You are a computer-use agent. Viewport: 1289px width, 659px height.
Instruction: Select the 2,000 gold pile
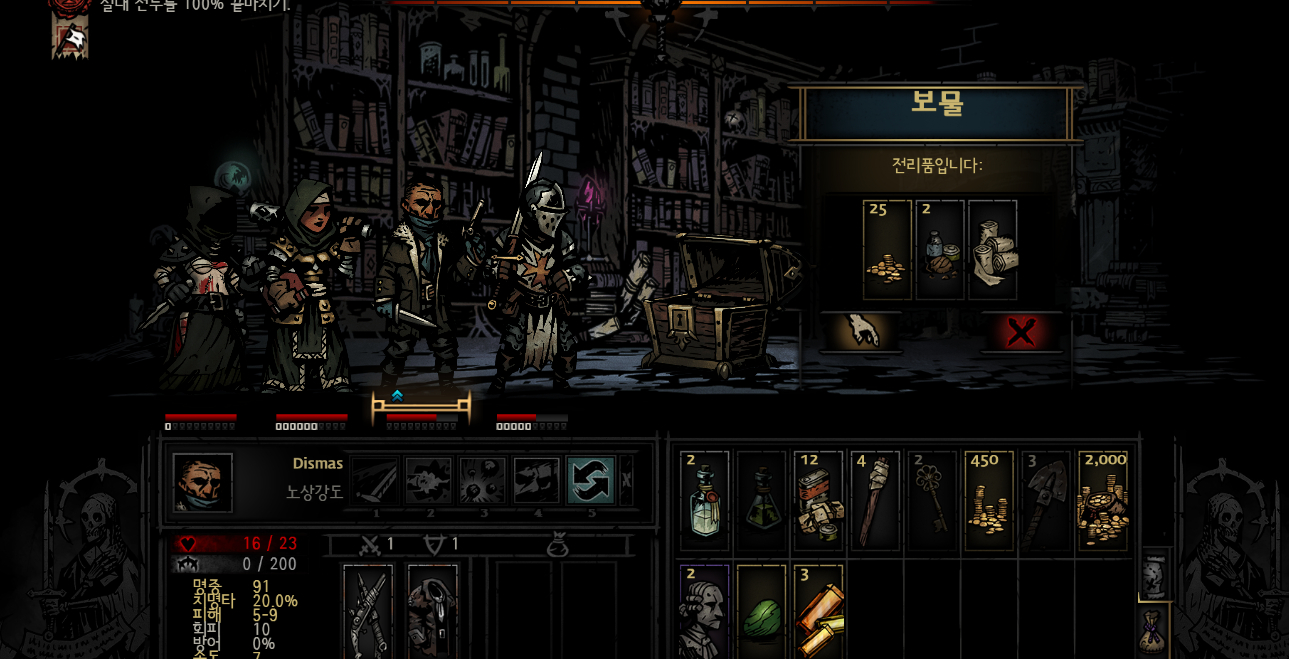(1103, 502)
